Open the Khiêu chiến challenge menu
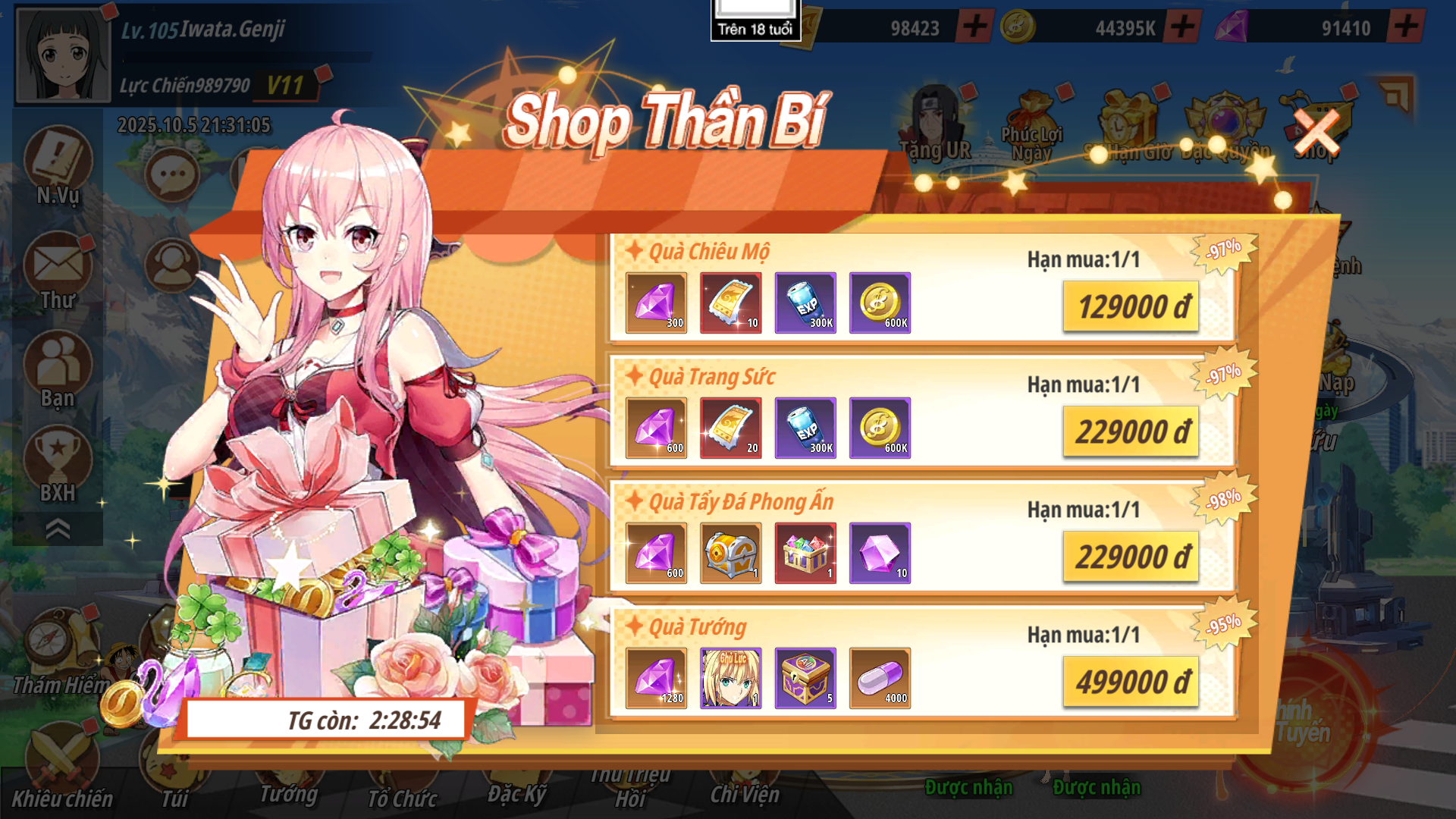 click(x=62, y=766)
